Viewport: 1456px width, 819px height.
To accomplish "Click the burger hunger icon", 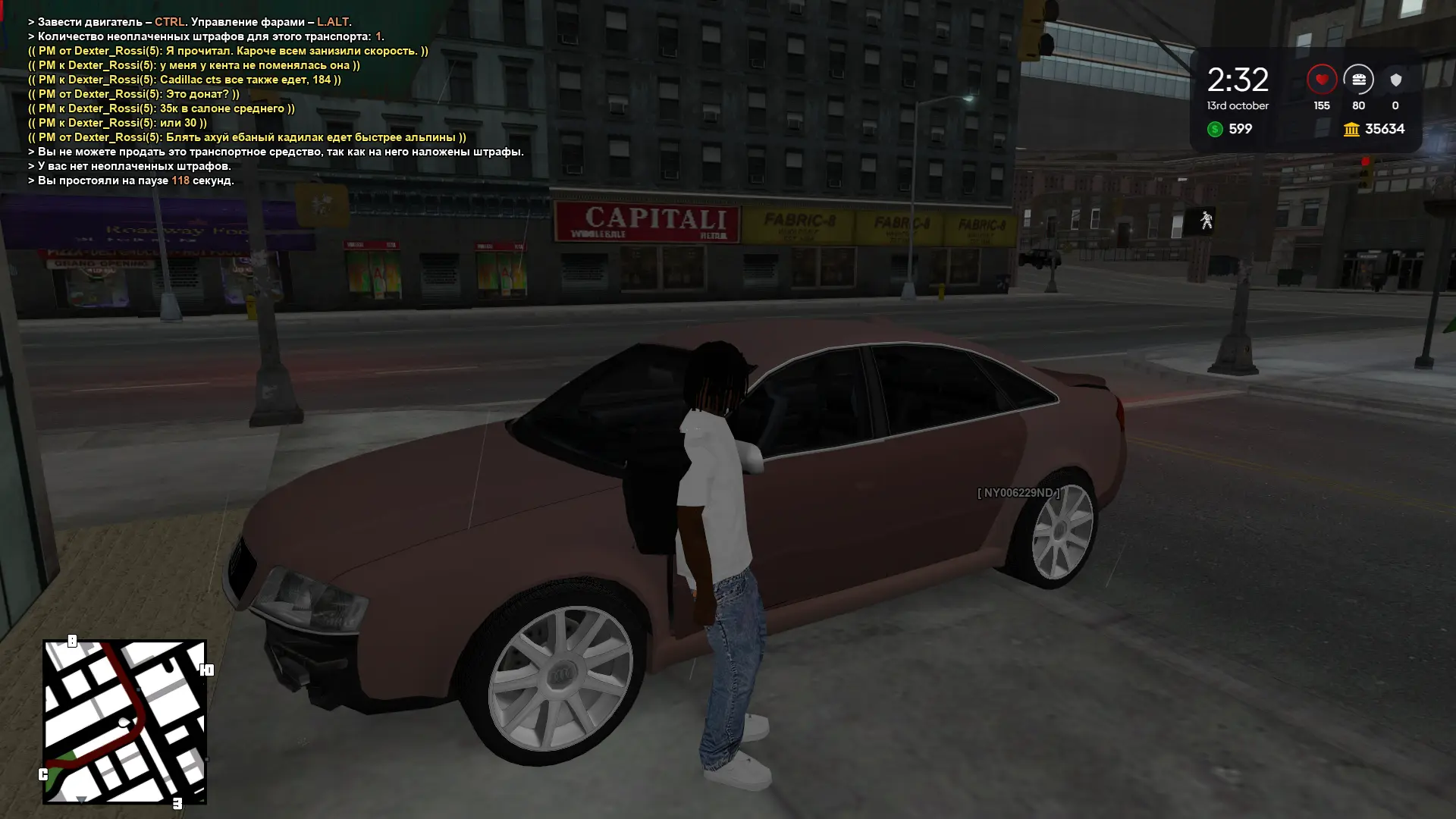I will point(1358,80).
